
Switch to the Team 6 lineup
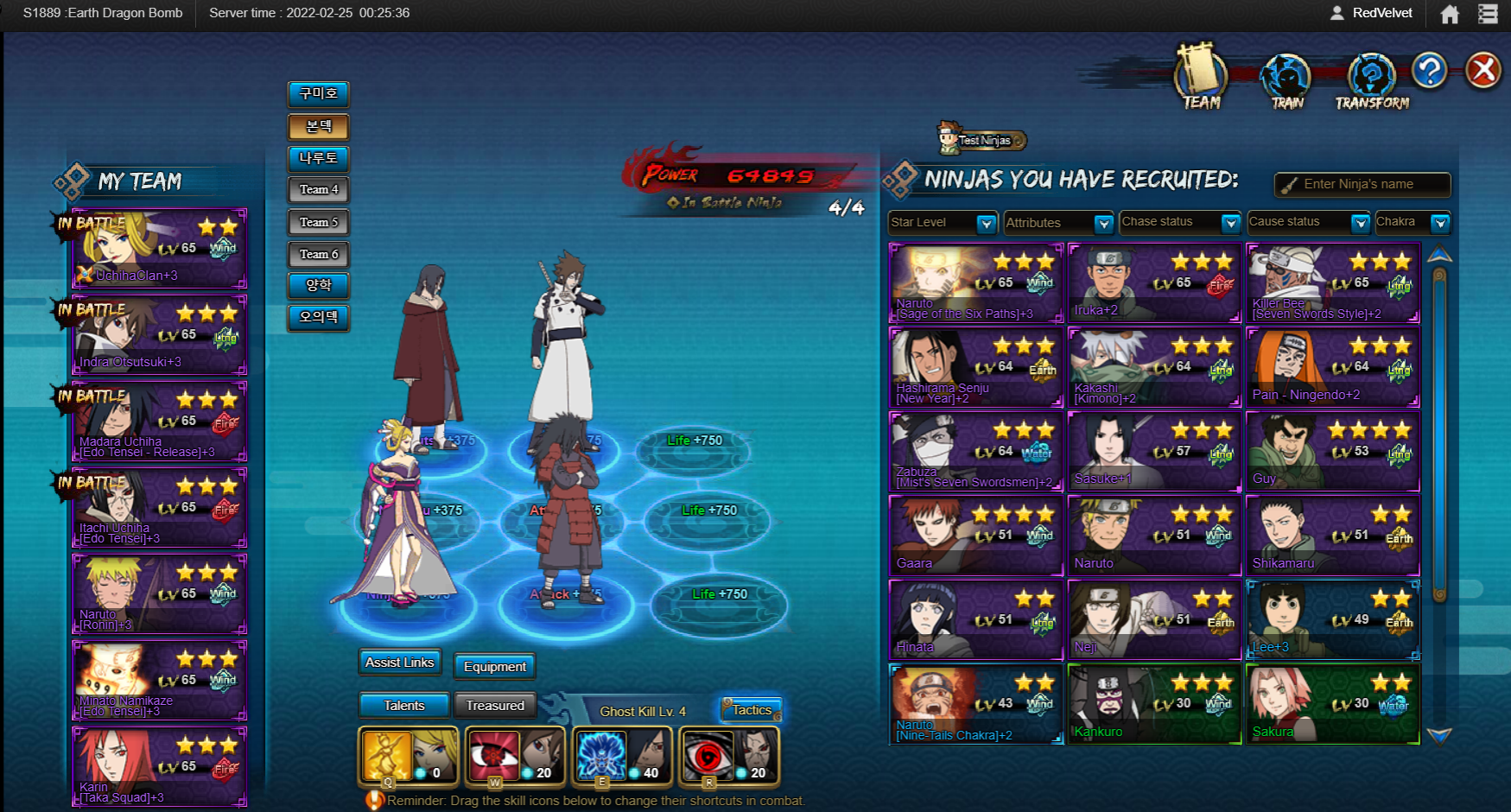coord(319,254)
